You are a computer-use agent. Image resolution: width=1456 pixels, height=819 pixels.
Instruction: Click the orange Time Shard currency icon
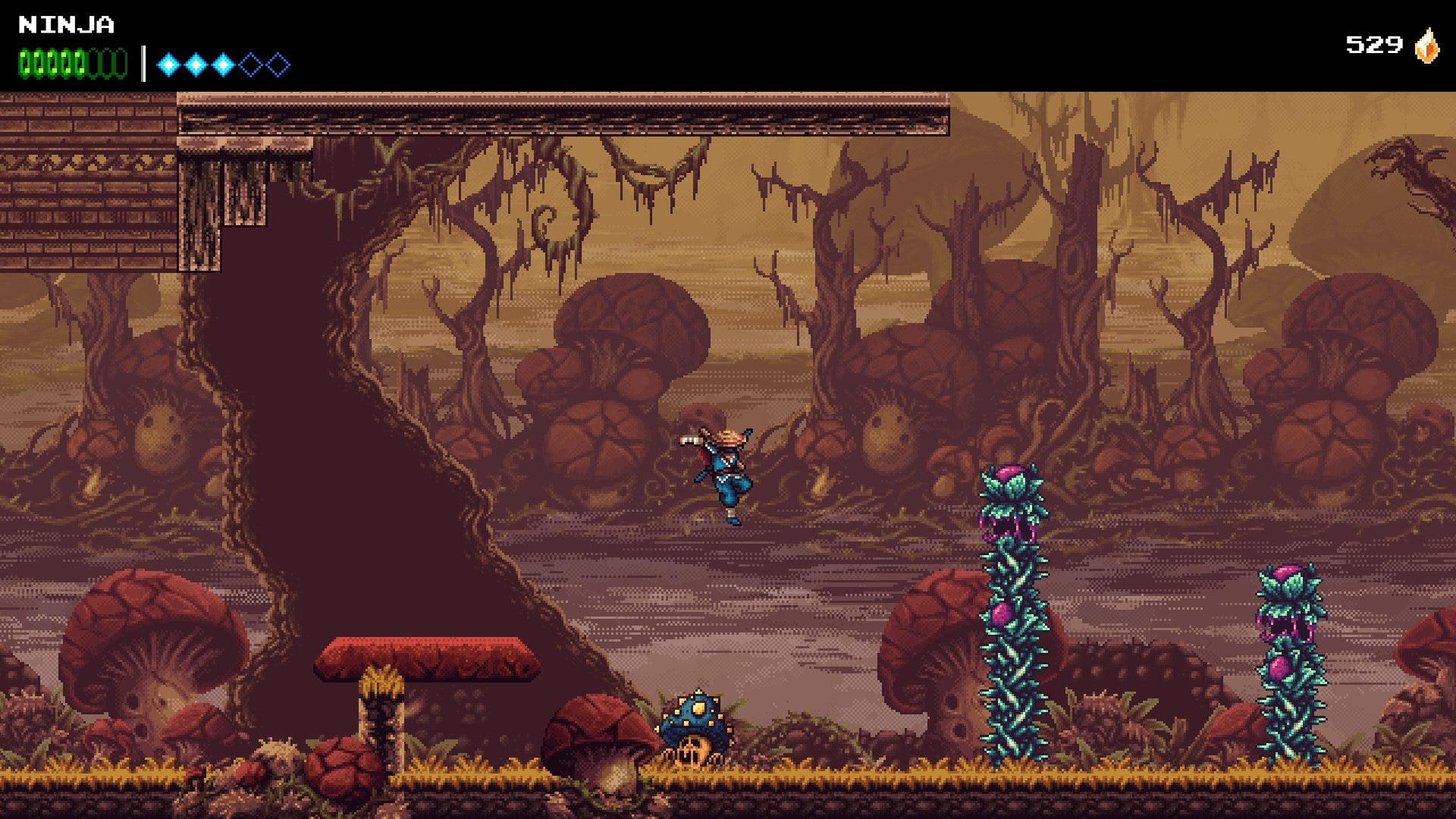click(x=1428, y=43)
